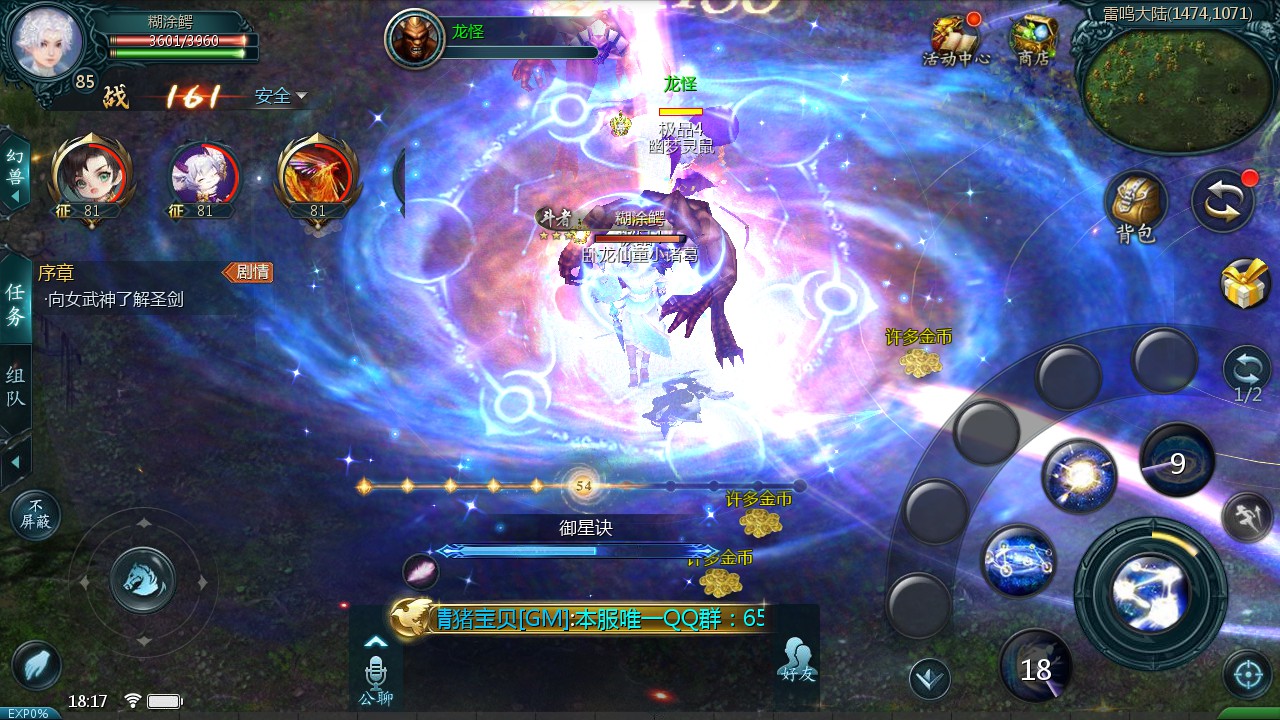Toggle the 不屏蔽 display filter button
Image resolution: width=1280 pixels, height=720 pixels.
point(36,516)
